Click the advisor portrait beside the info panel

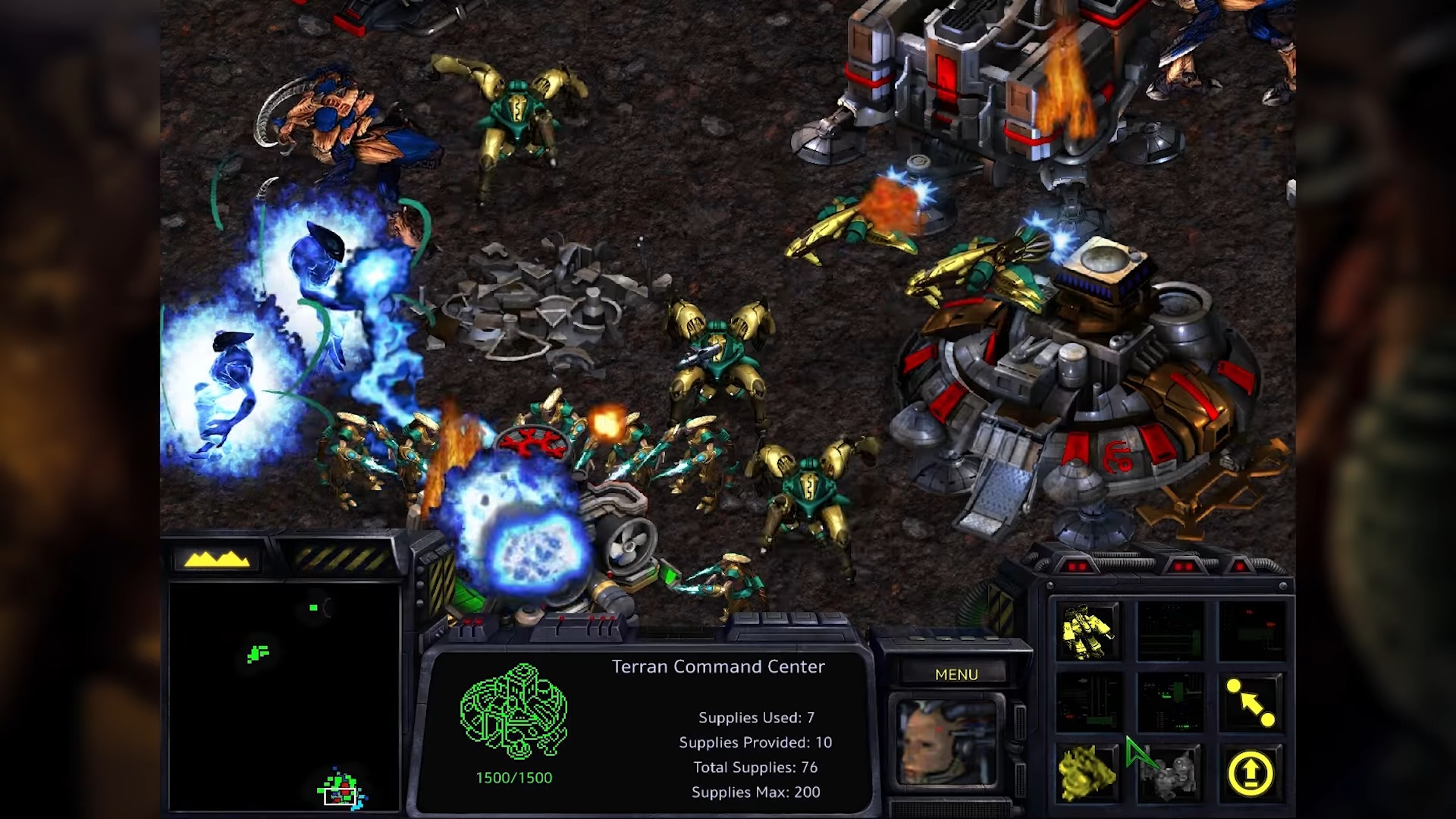[946, 742]
